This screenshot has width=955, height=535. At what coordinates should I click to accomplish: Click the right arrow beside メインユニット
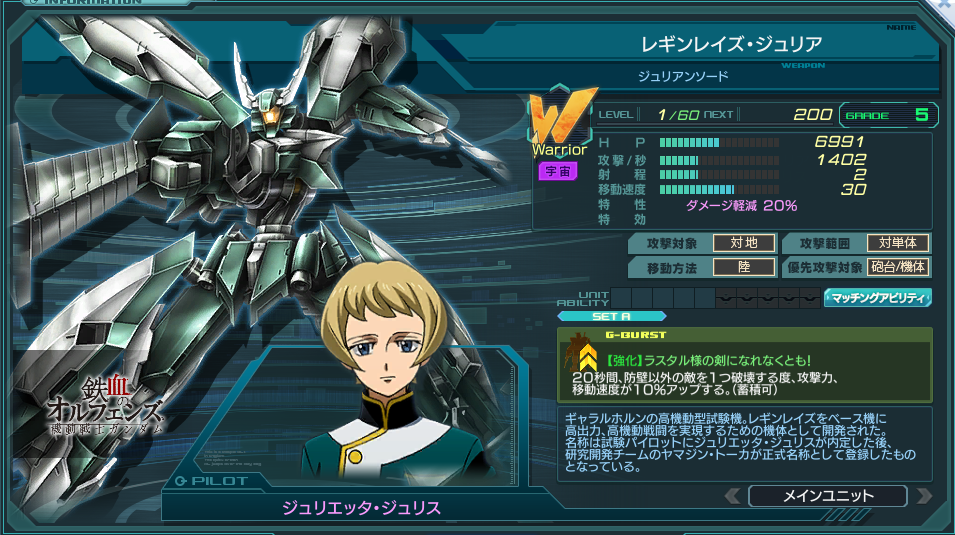pyautogui.click(x=922, y=496)
